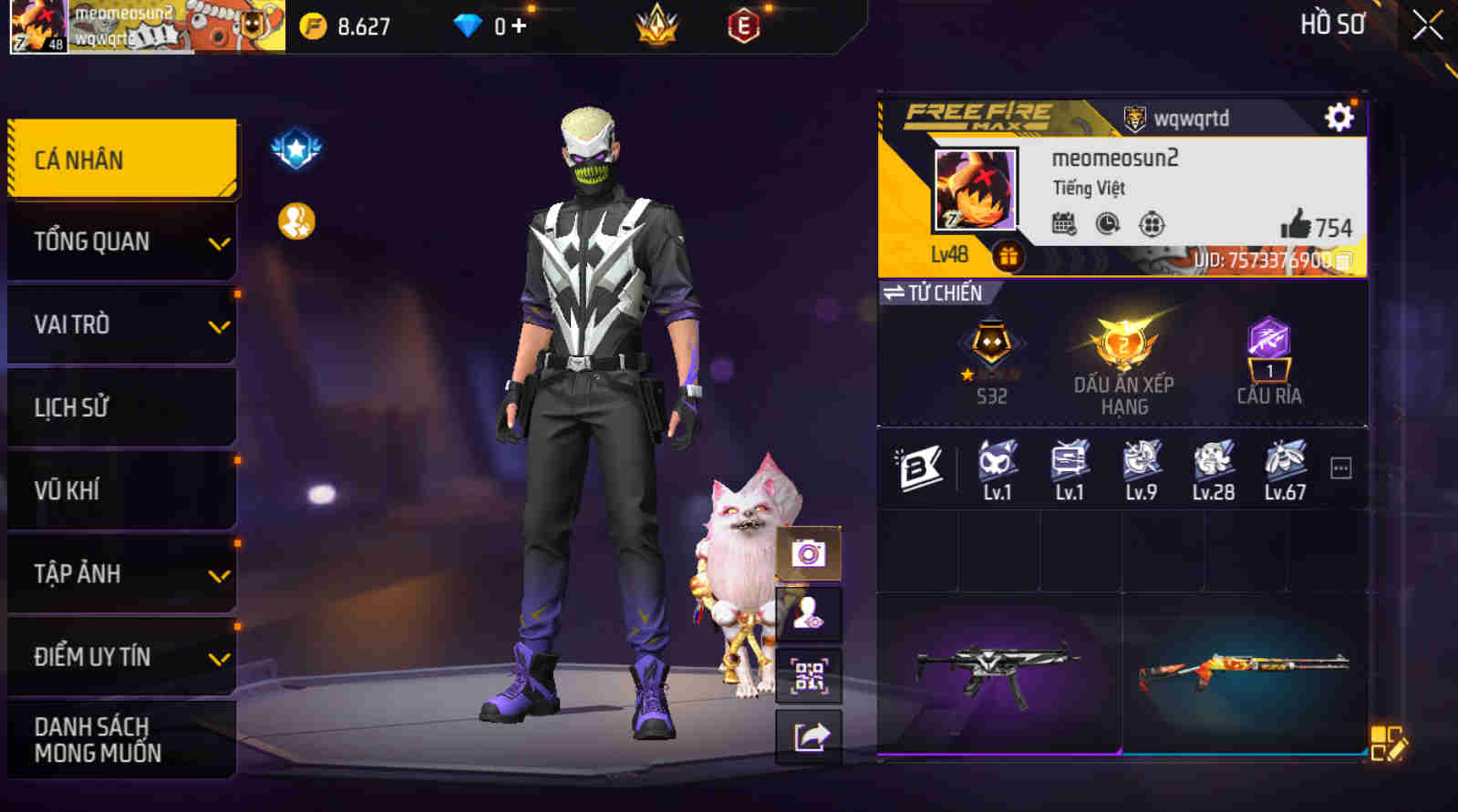Switch to the Vũ Khí tab
Screen dimensions: 1458x812
pyautogui.click(x=122, y=490)
